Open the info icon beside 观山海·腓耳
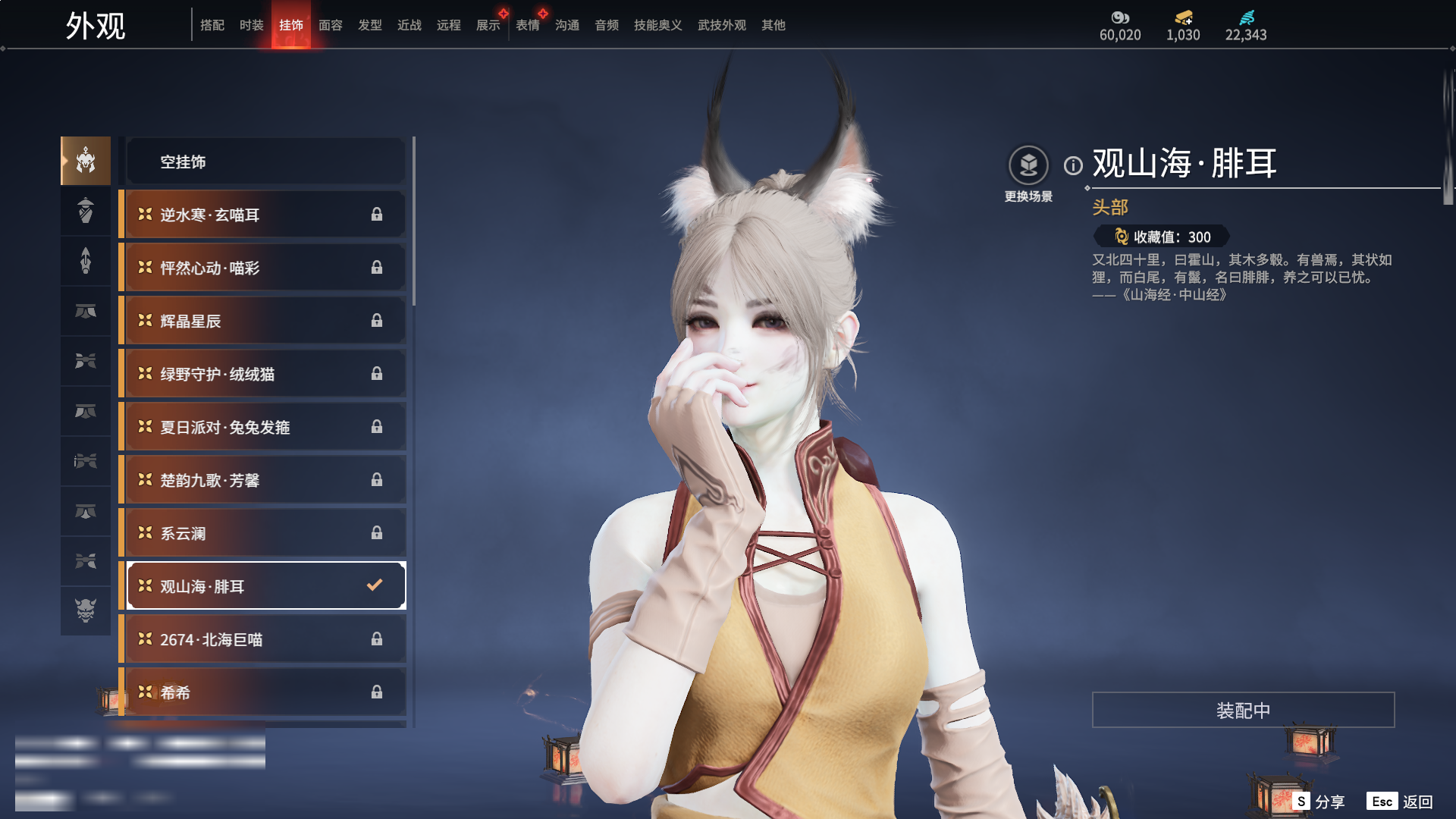The width and height of the screenshot is (1456, 819). tap(1073, 165)
